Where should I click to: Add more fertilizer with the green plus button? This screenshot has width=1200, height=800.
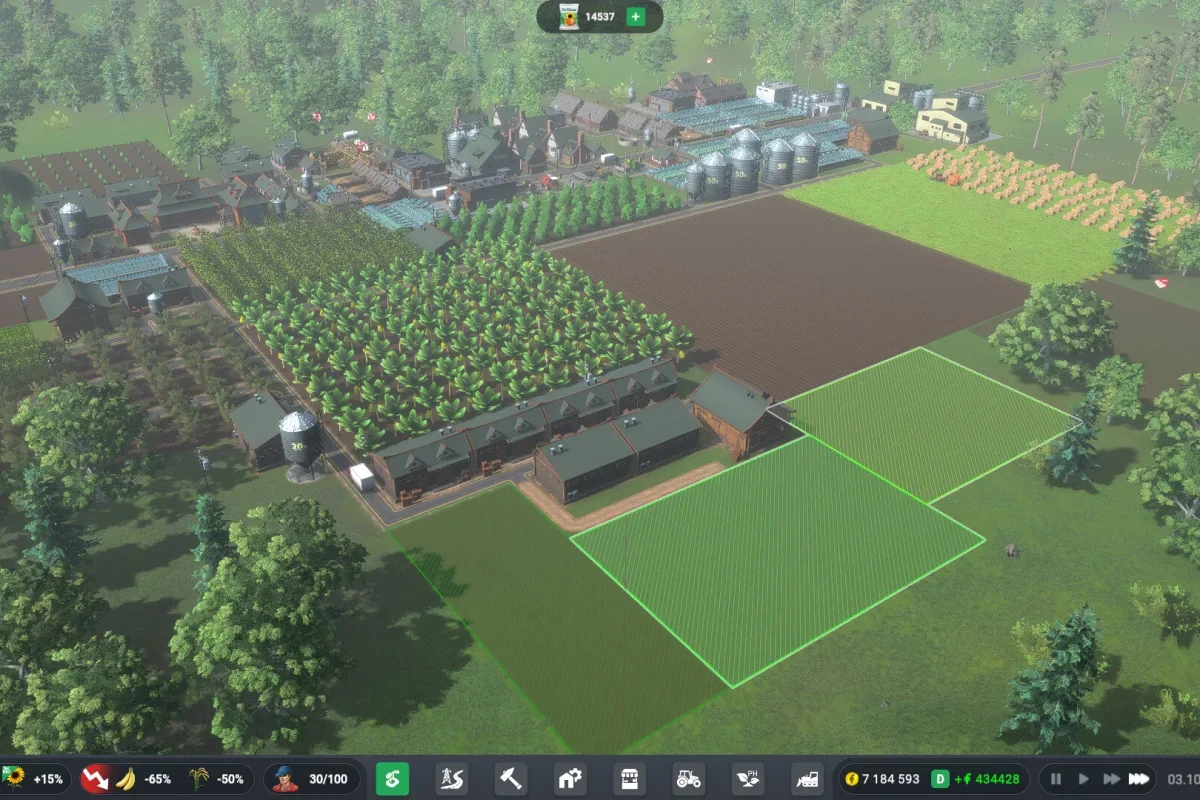(635, 17)
